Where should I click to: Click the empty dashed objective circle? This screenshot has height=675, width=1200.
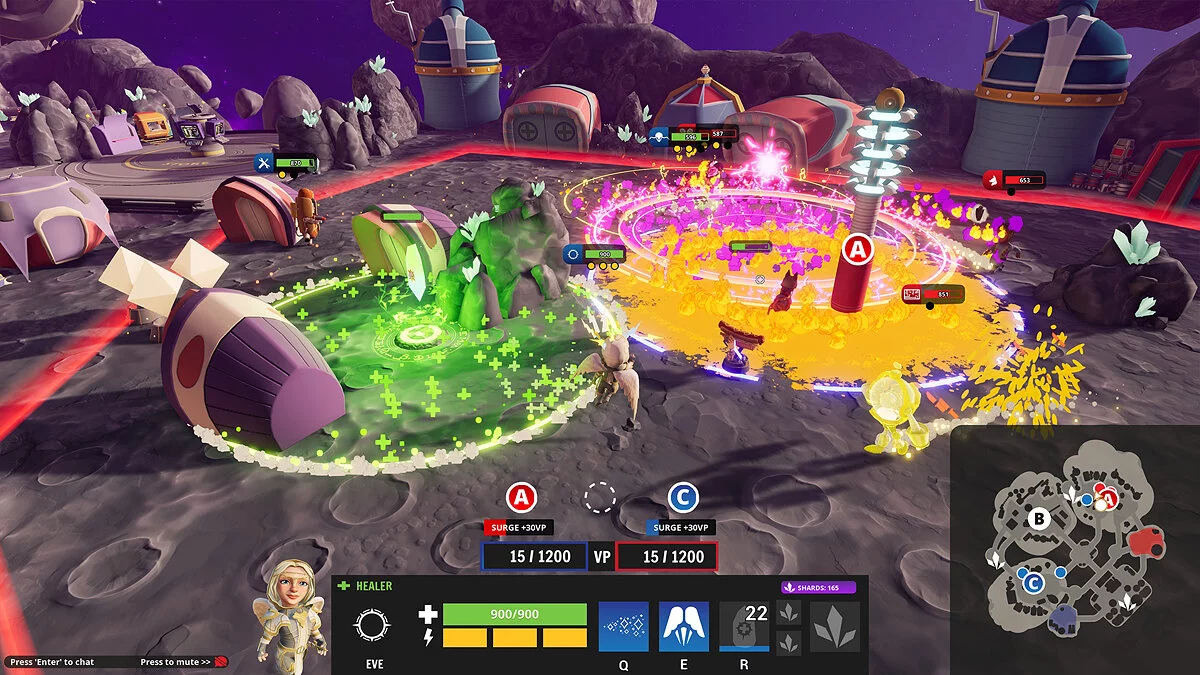click(601, 497)
